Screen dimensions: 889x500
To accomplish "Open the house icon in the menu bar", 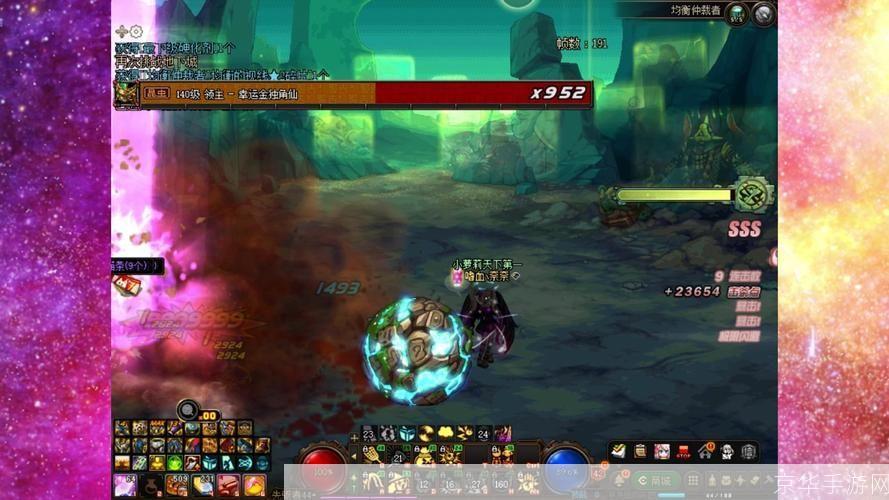I will pos(706,452).
